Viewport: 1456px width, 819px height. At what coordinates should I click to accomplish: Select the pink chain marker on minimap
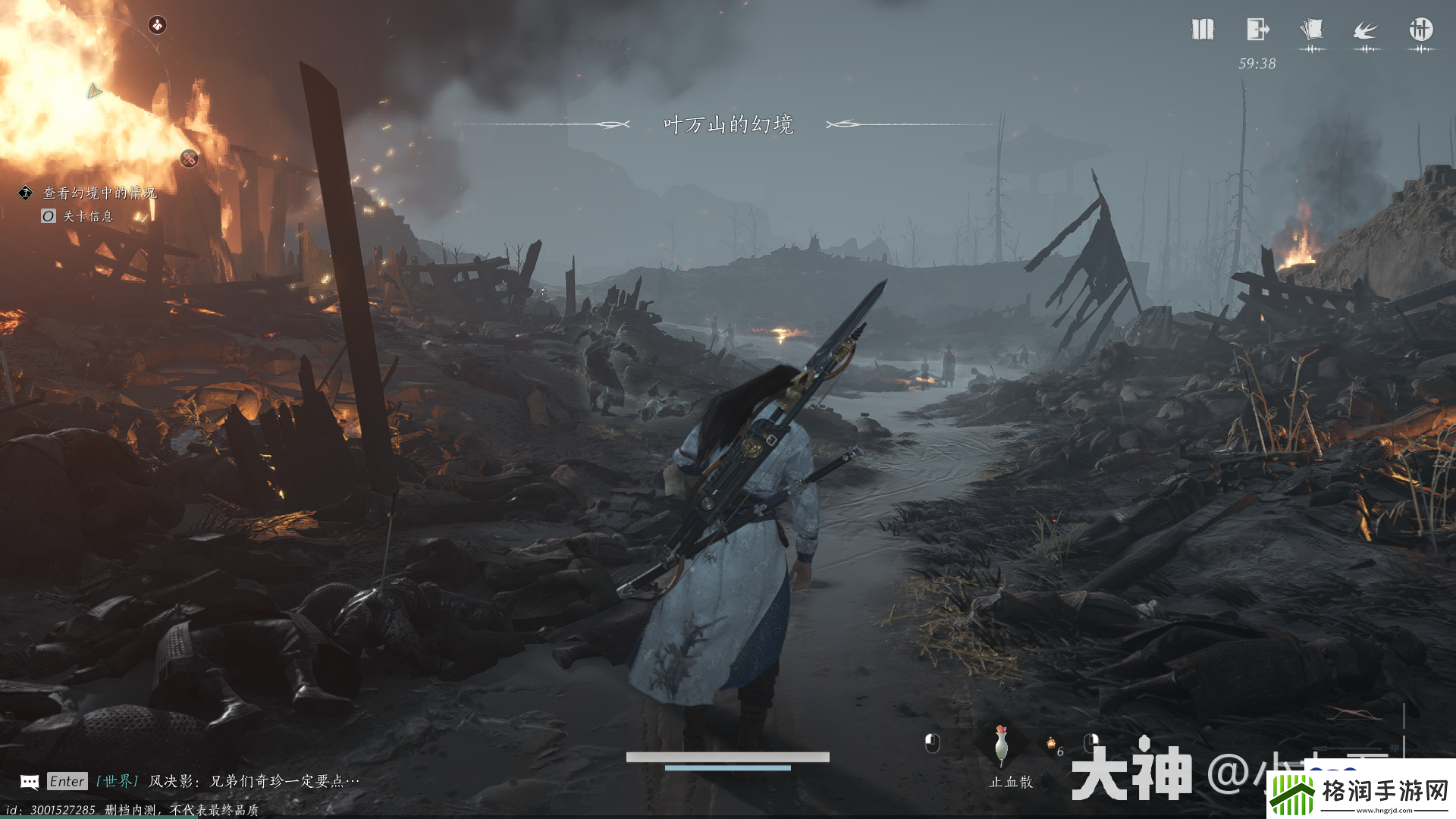(x=189, y=158)
